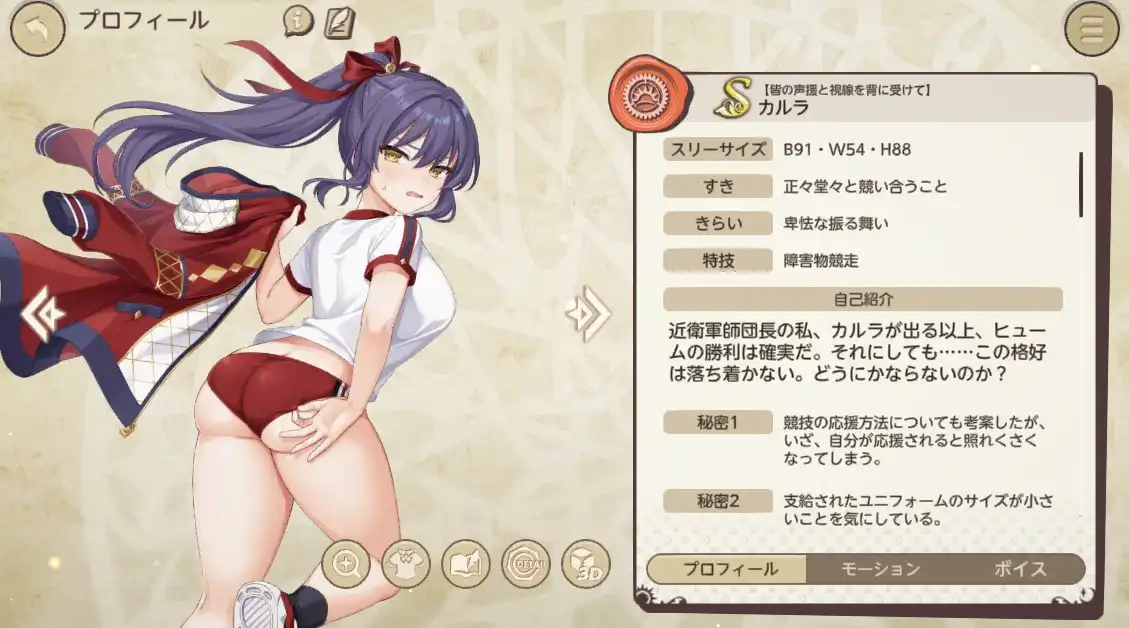The width and height of the screenshot is (1129, 628).
Task: Open the costume shirt icon
Action: pyautogui.click(x=405, y=565)
